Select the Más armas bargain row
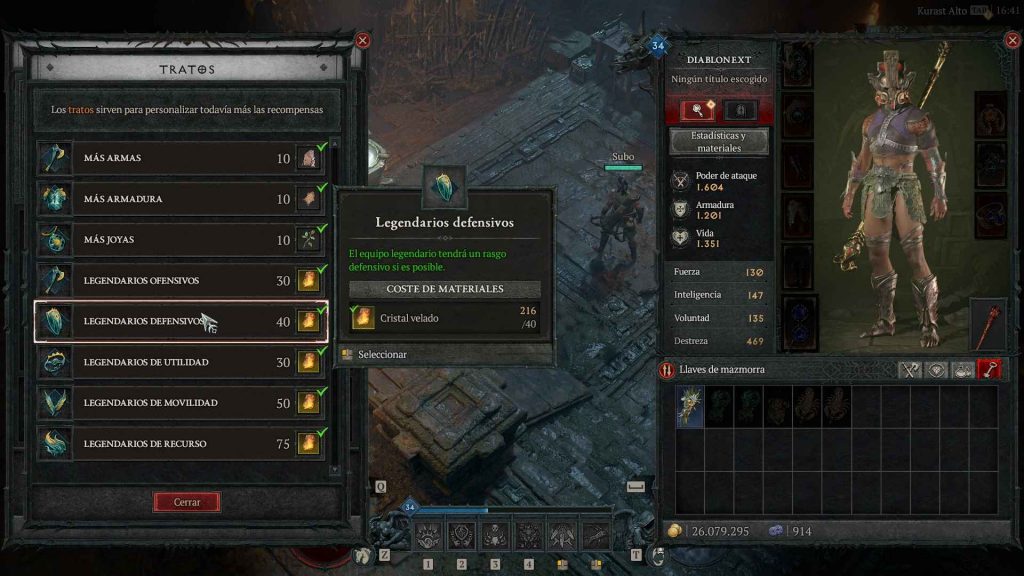1024x576 pixels. [180, 159]
